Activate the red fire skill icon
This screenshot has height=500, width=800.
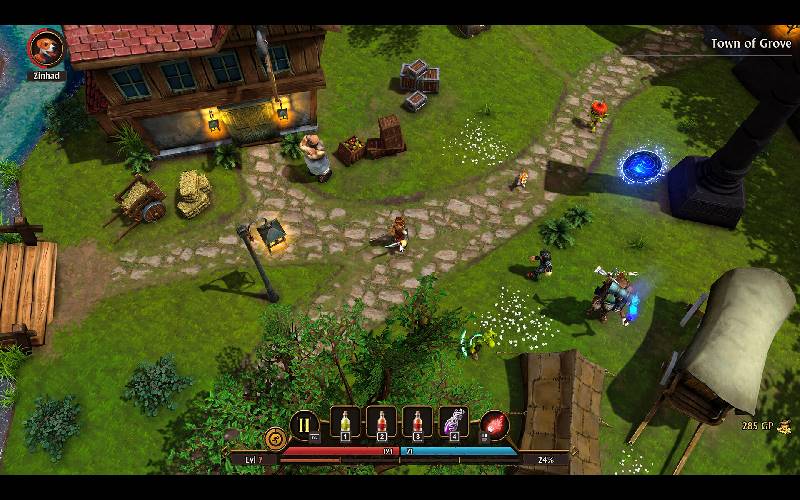coord(494,425)
